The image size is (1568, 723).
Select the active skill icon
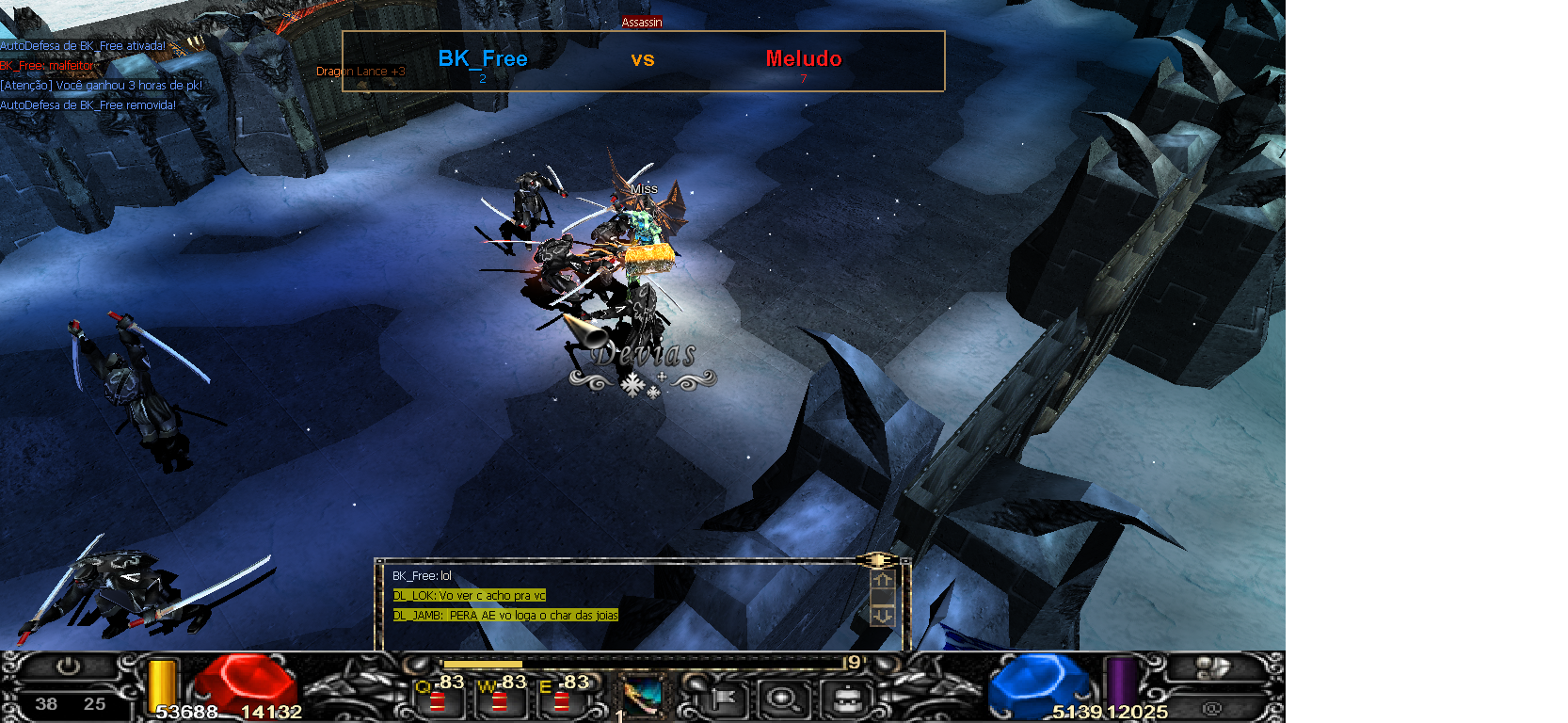(x=644, y=698)
